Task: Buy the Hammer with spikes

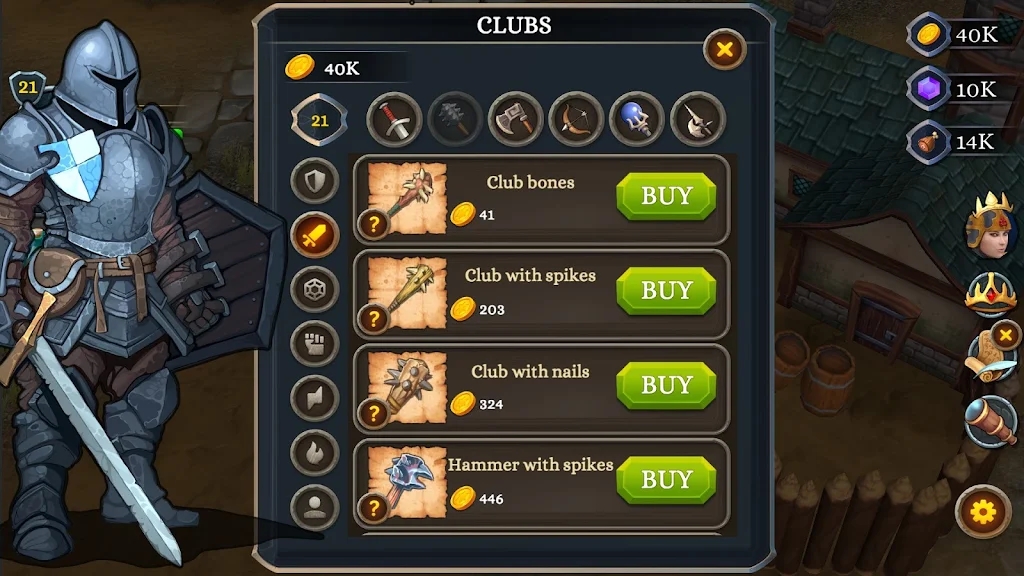Action: (x=666, y=480)
